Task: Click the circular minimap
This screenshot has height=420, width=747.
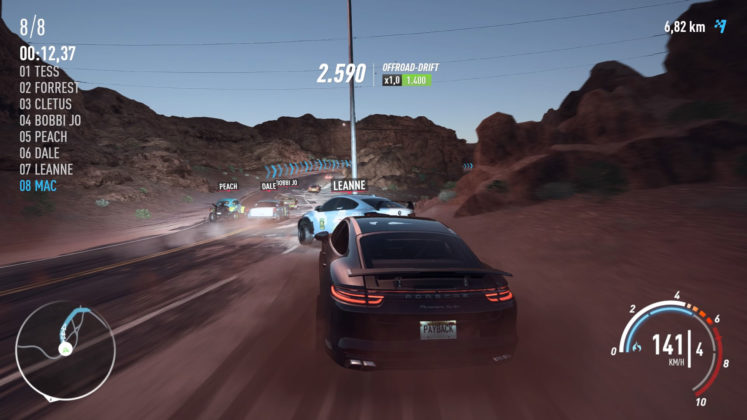Action: (x=65, y=350)
